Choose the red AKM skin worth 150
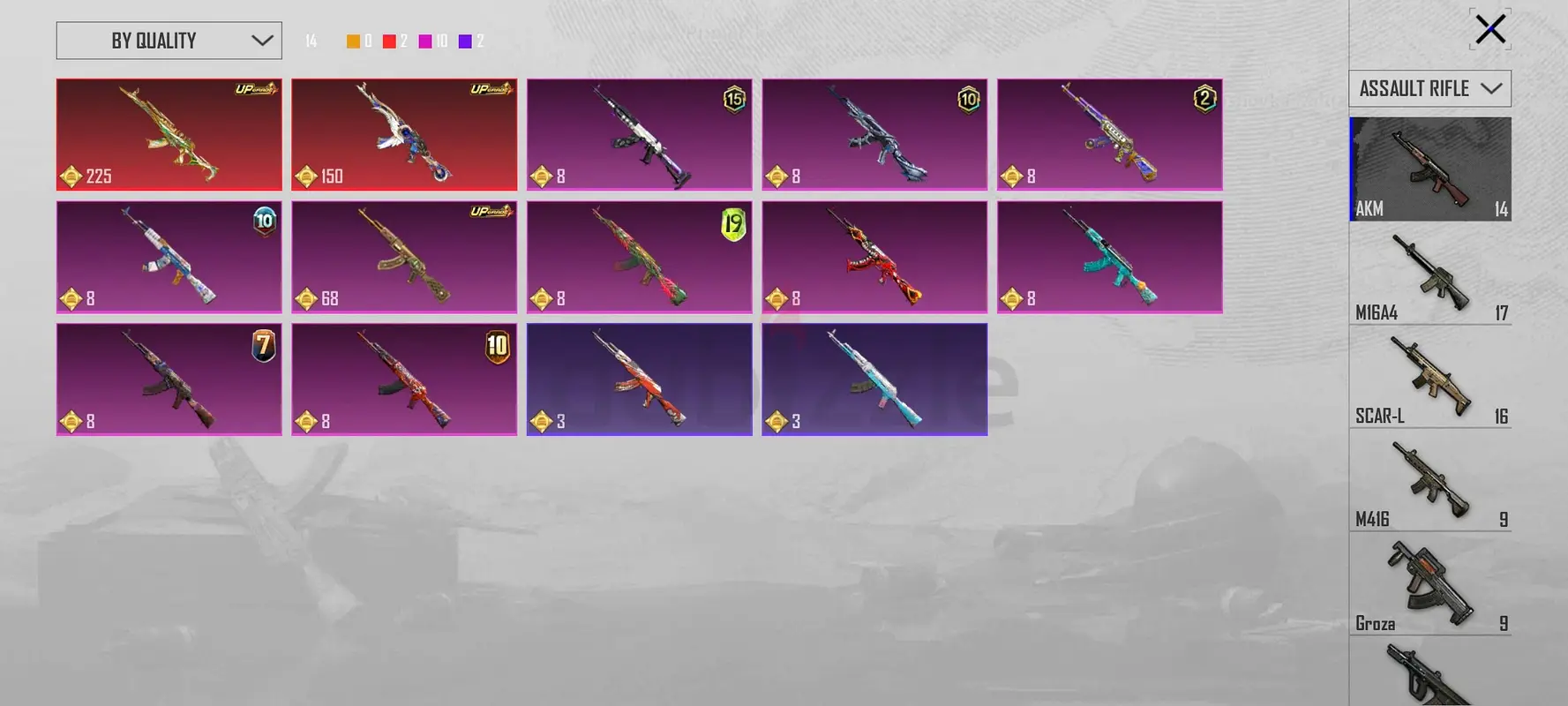1568x706 pixels. [404, 134]
